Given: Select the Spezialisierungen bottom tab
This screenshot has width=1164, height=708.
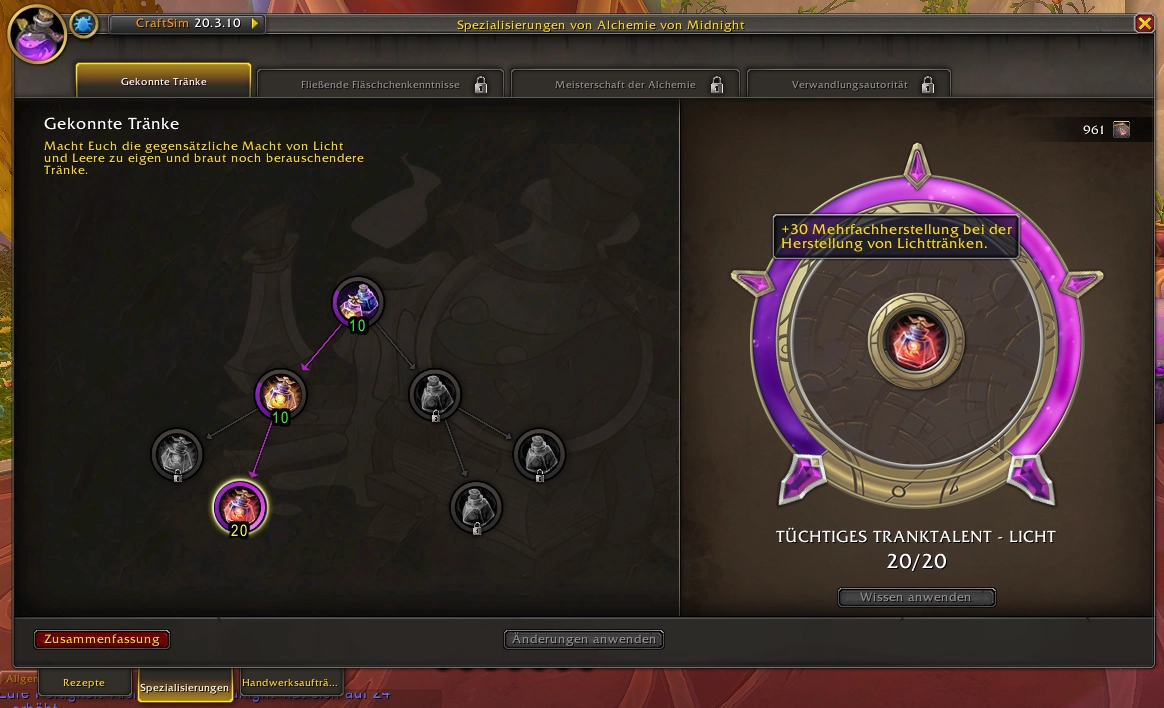Looking at the screenshot, I should point(185,687).
